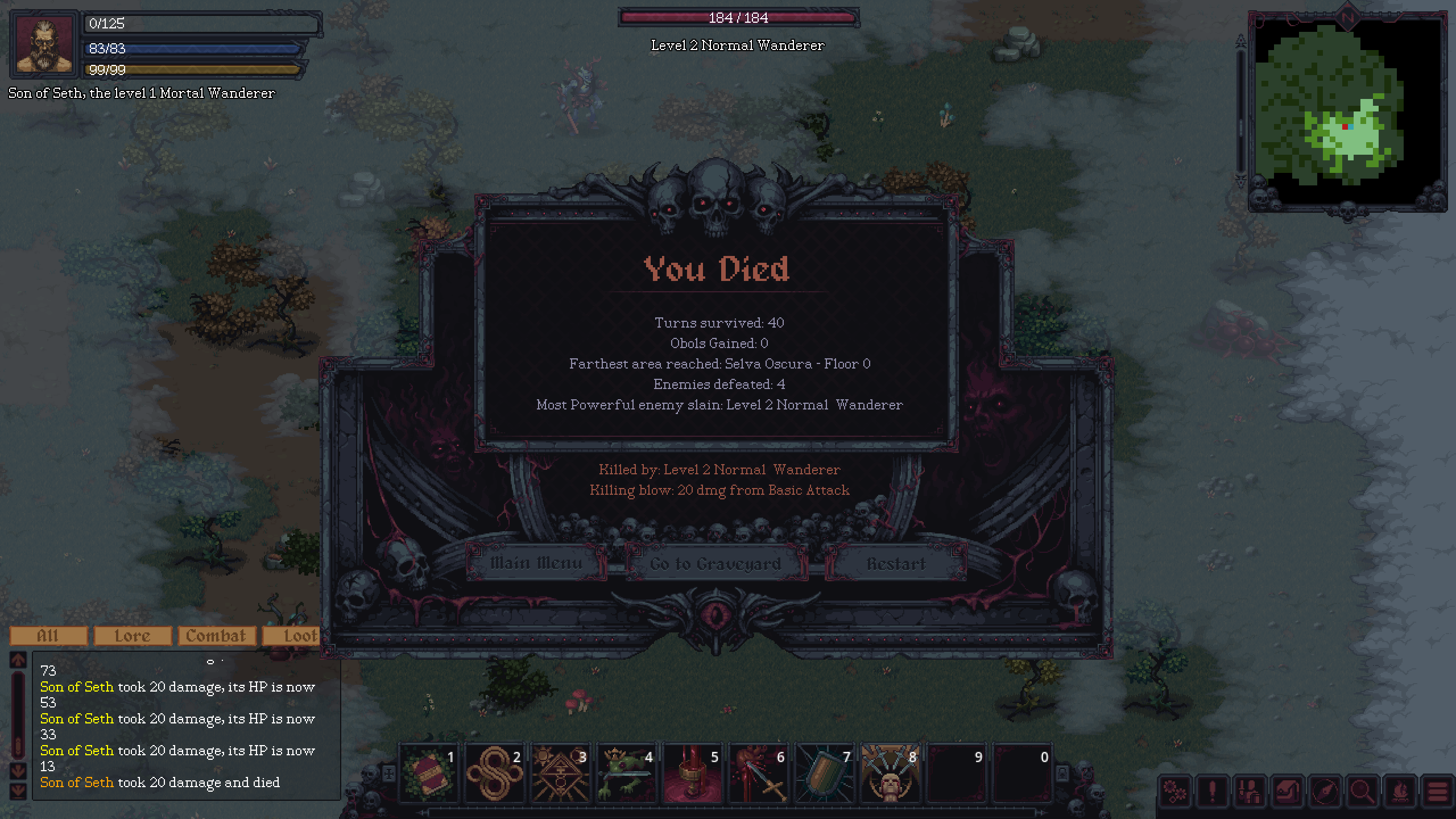Viewport: 1456px width, 819px height.
Task: Open the Lore log tab
Action: point(133,636)
